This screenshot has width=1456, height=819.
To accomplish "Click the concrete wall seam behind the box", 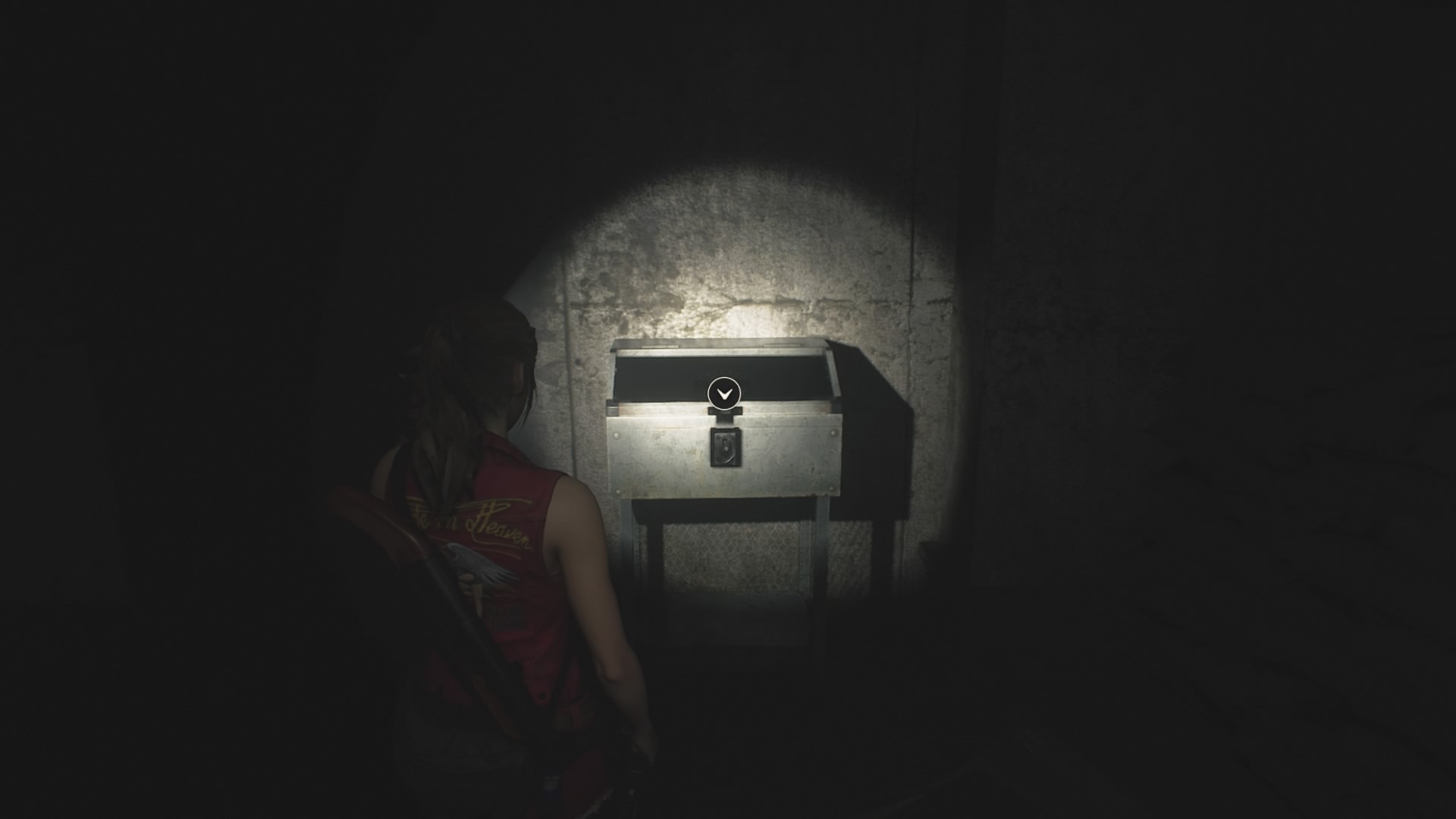I will tap(910, 303).
